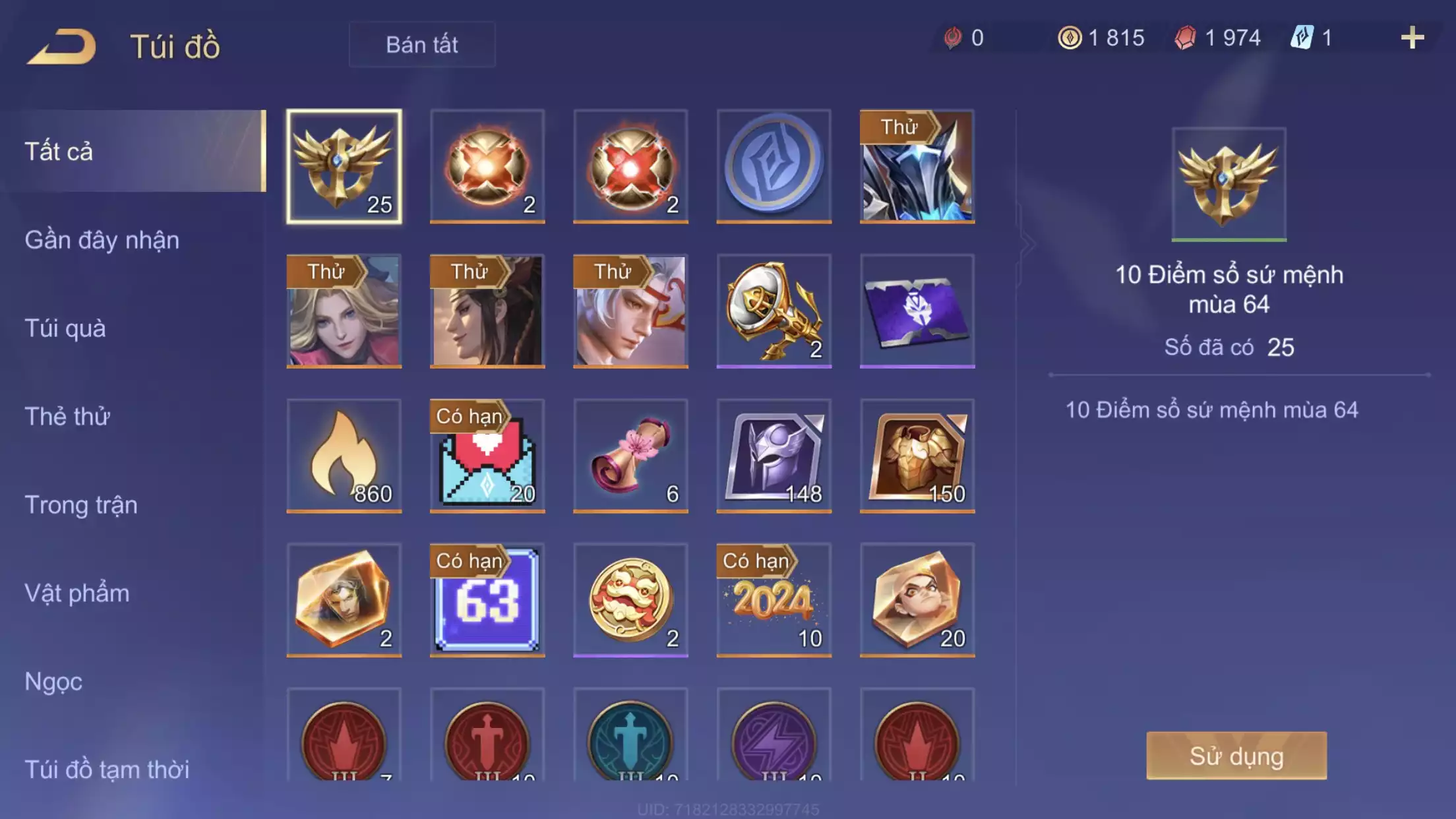Add currency with the plus button
The image size is (1456, 819).
1412,38
